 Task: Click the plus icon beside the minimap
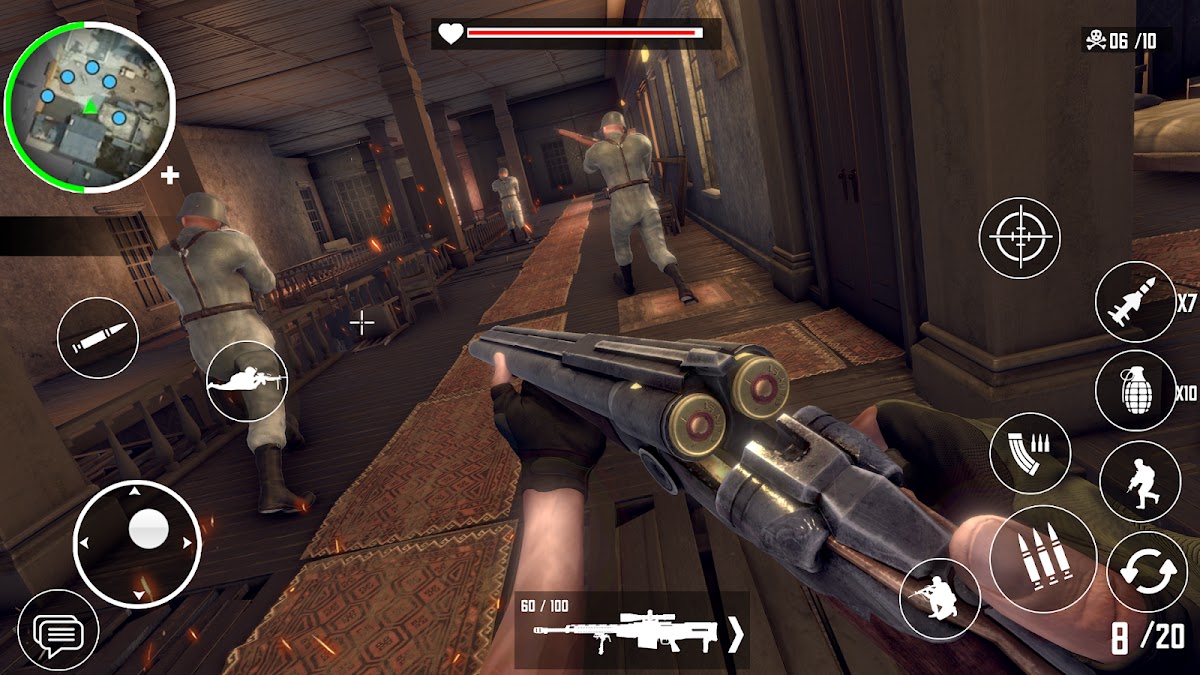(170, 176)
